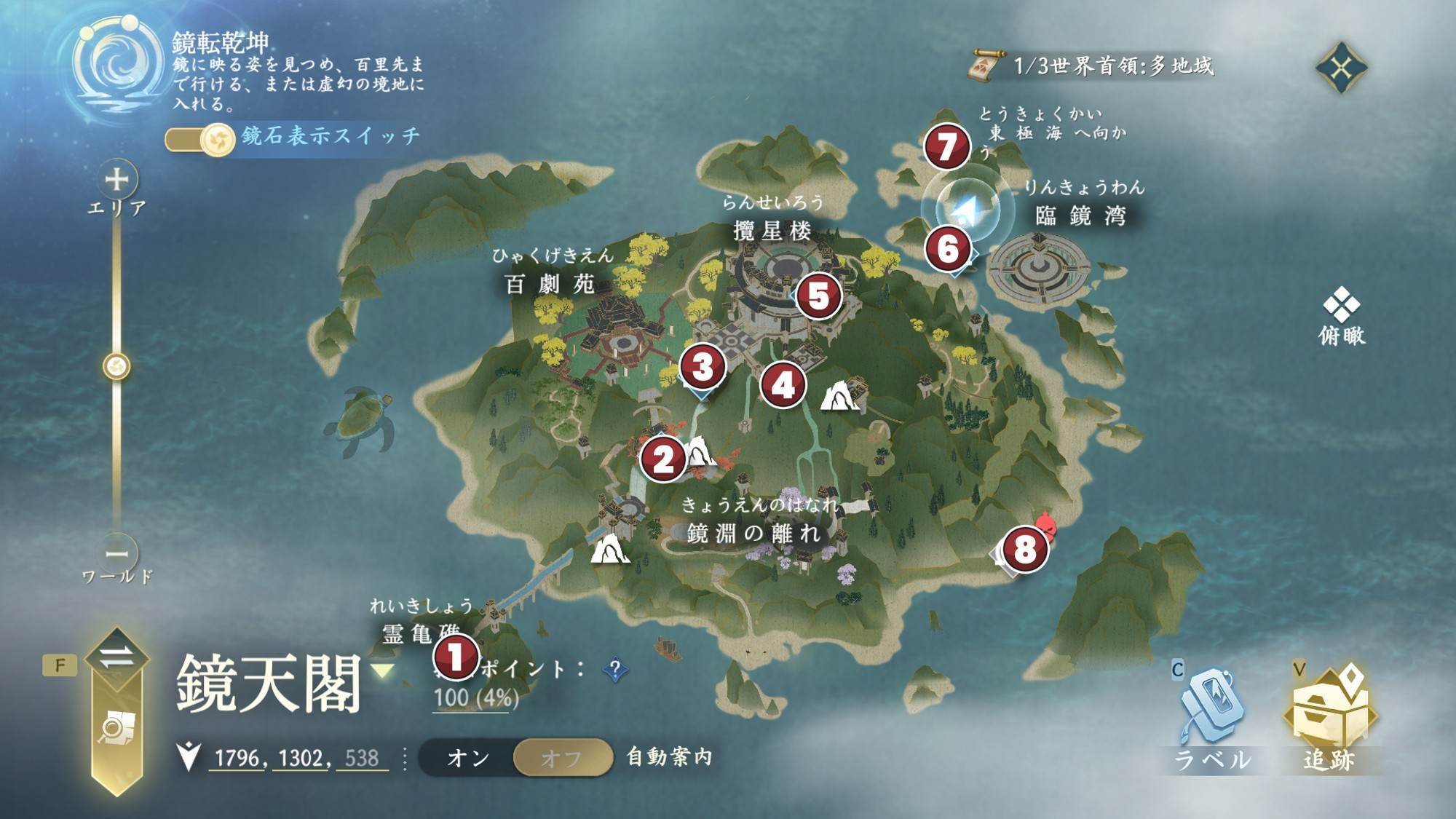Click the 臨鏡湾 location label
This screenshot has height=819, width=1456.
pos(1080,215)
